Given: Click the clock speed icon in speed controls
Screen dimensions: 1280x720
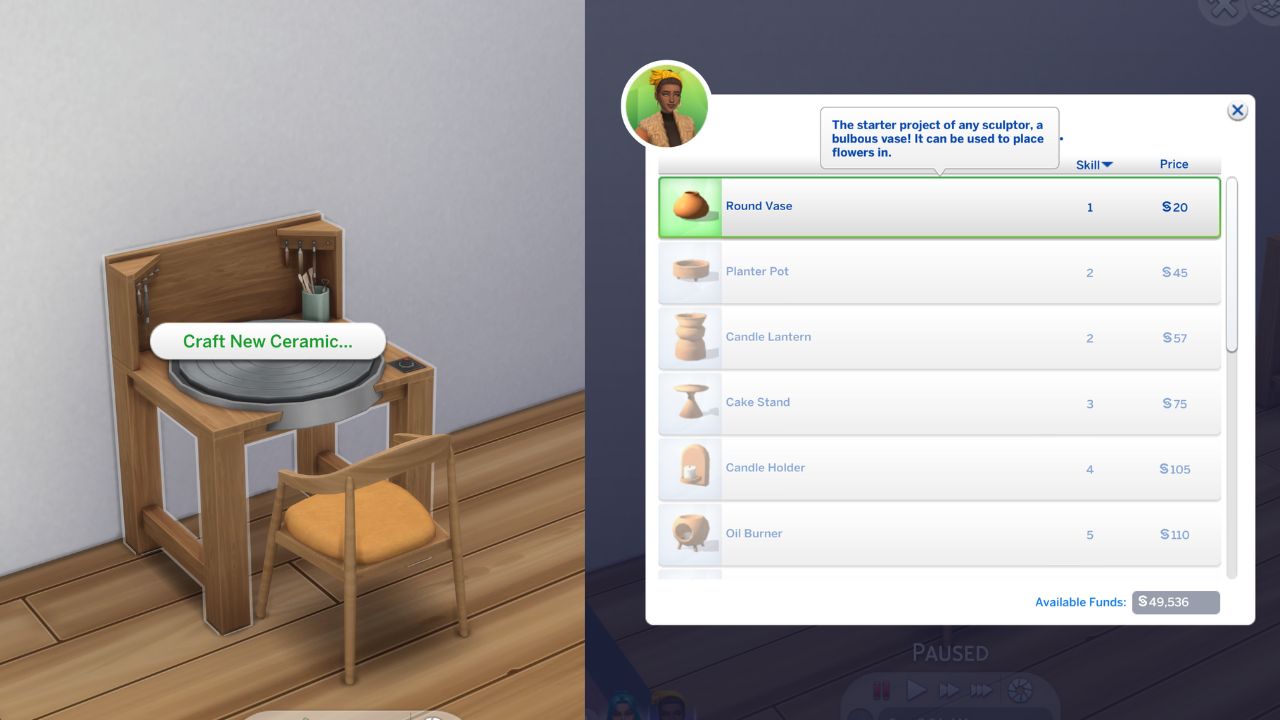Looking at the screenshot, I should point(1018,688).
